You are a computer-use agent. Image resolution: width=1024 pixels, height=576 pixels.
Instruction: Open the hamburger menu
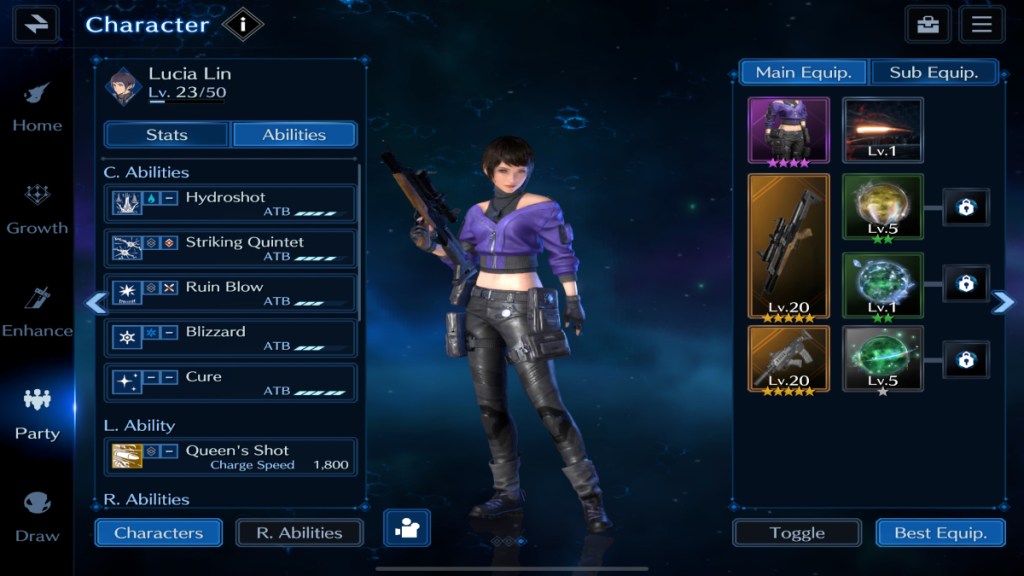pos(981,25)
